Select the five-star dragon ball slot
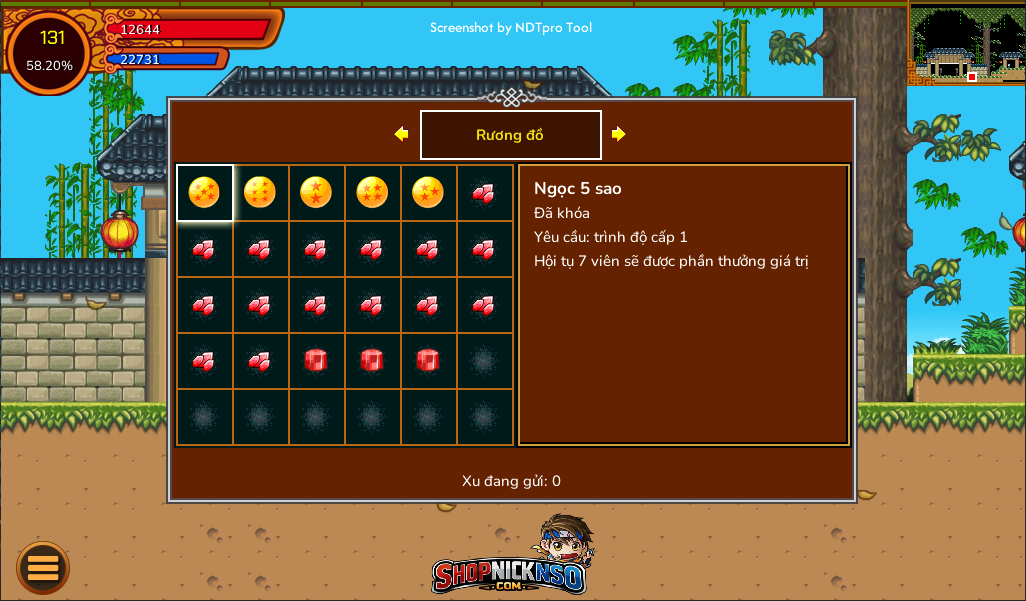The image size is (1026, 601). point(204,192)
